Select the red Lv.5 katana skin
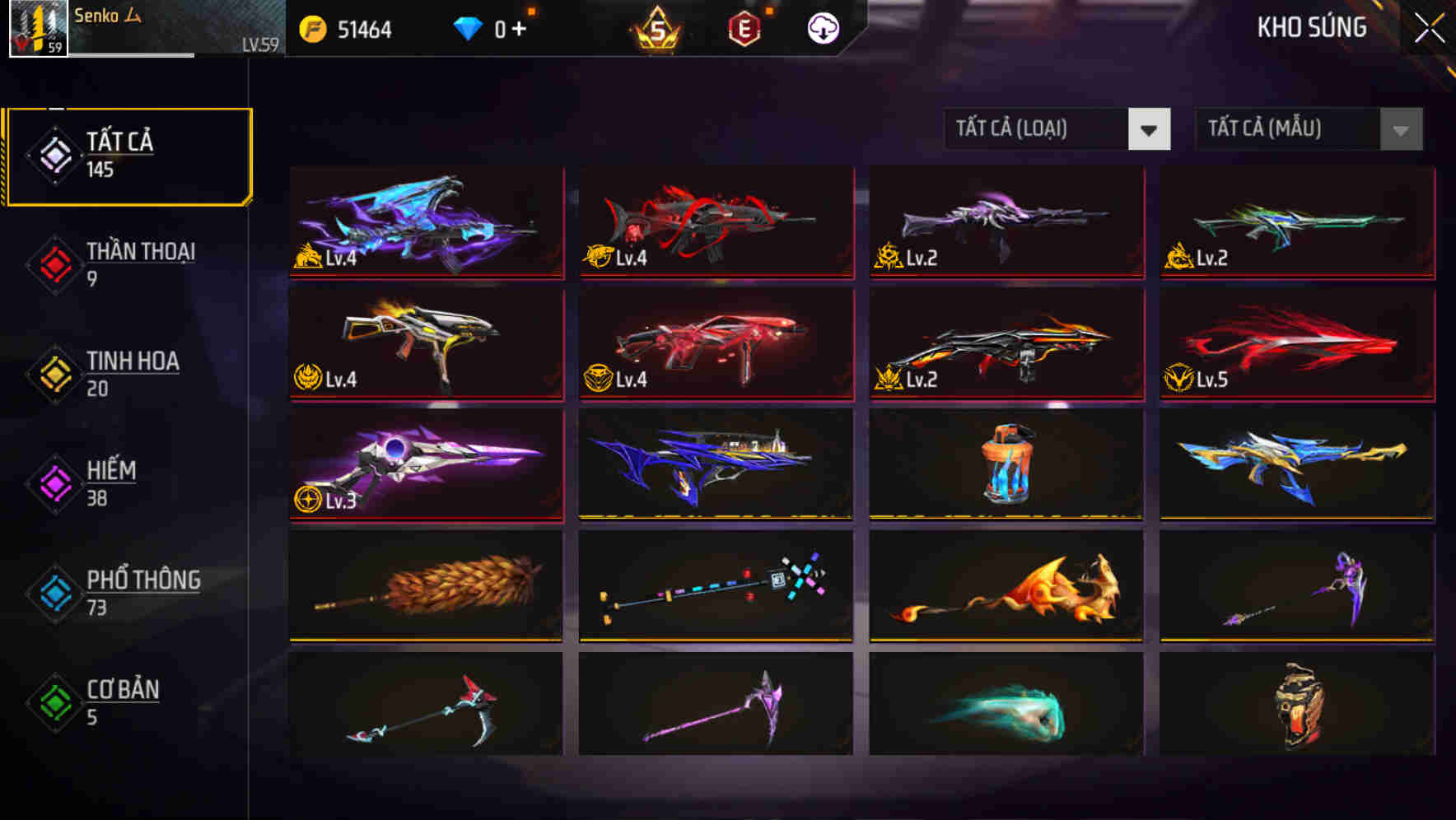This screenshot has height=820, width=1456. (x=1296, y=343)
